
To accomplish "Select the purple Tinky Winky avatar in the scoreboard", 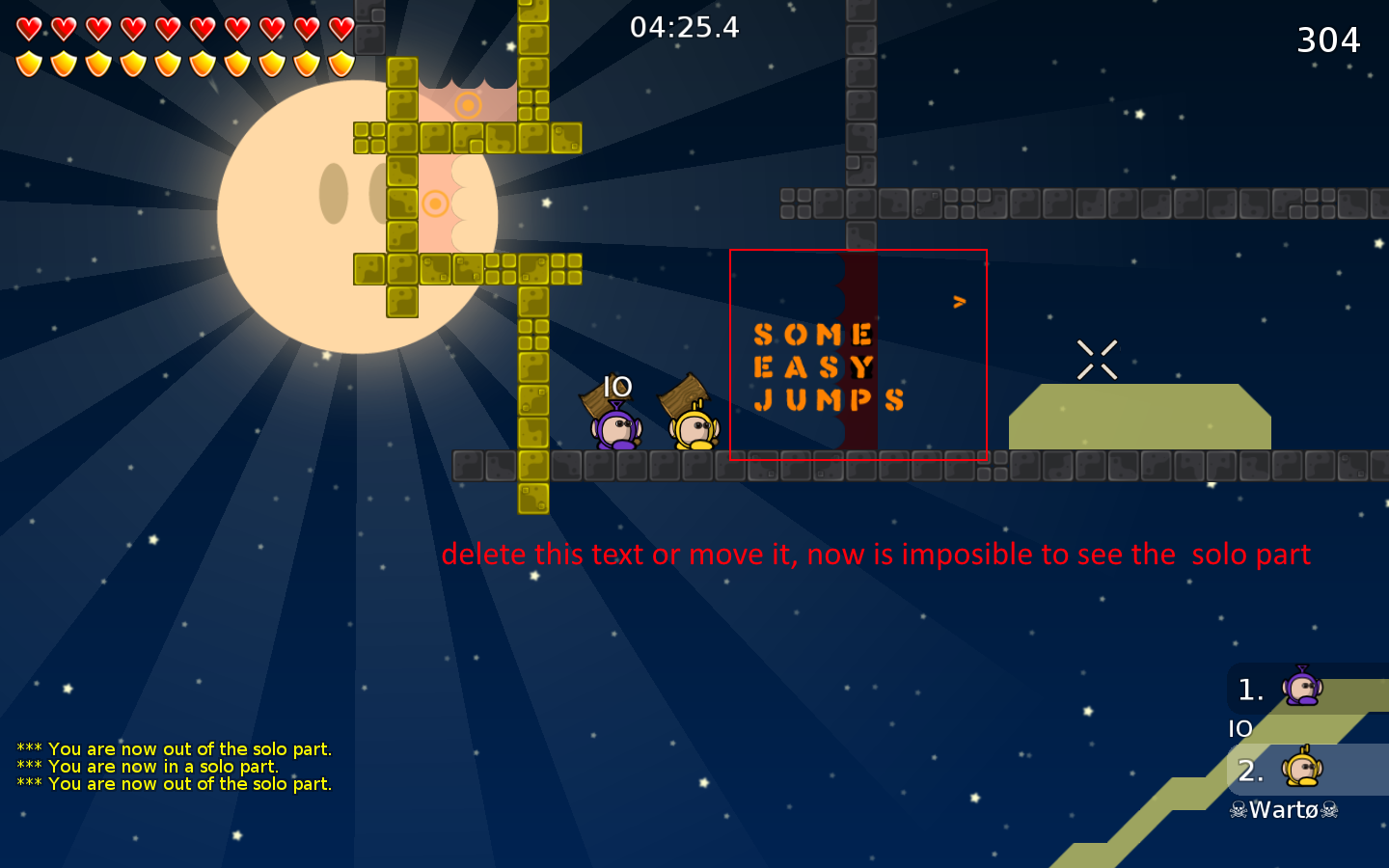I will point(1304,689).
